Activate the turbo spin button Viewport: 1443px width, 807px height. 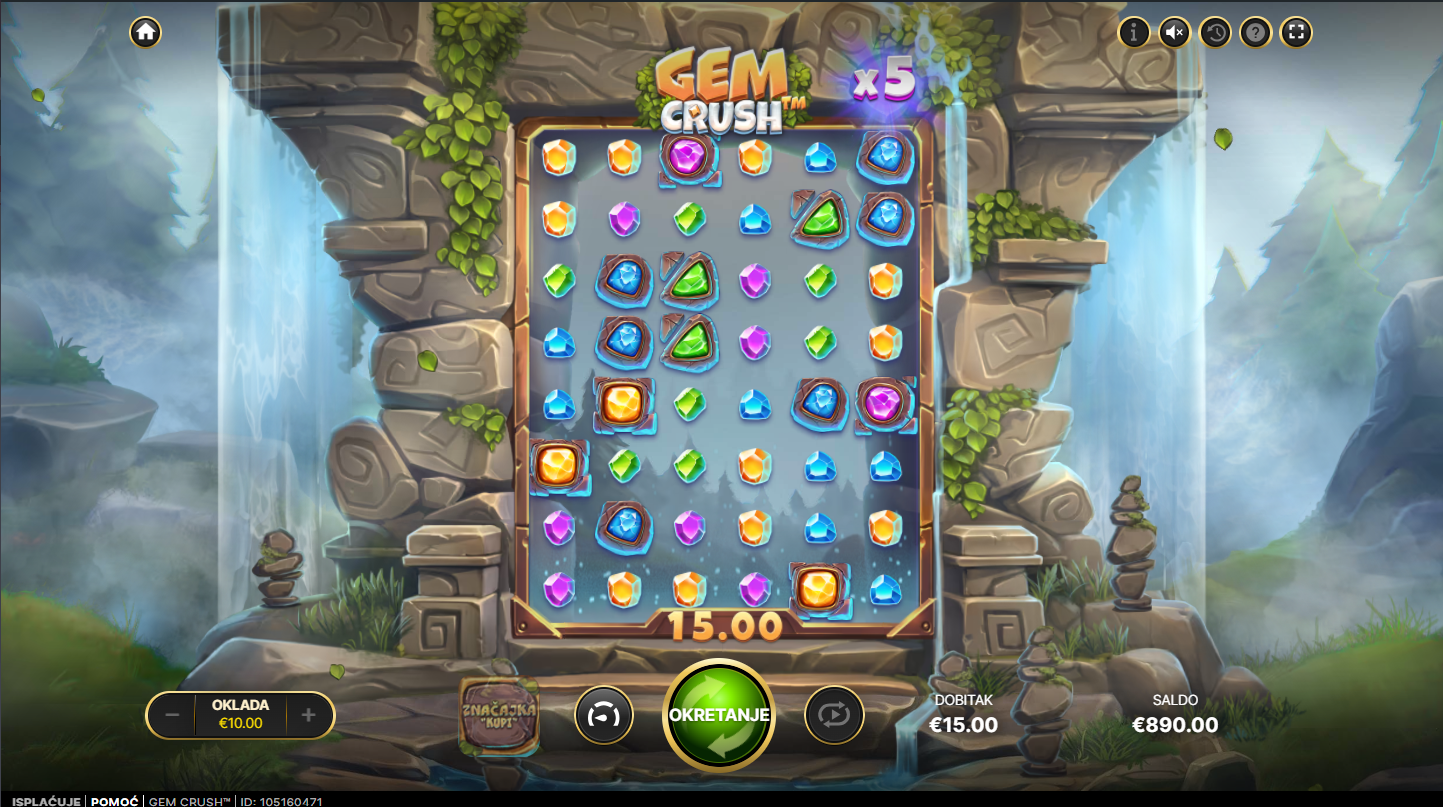[x=604, y=715]
